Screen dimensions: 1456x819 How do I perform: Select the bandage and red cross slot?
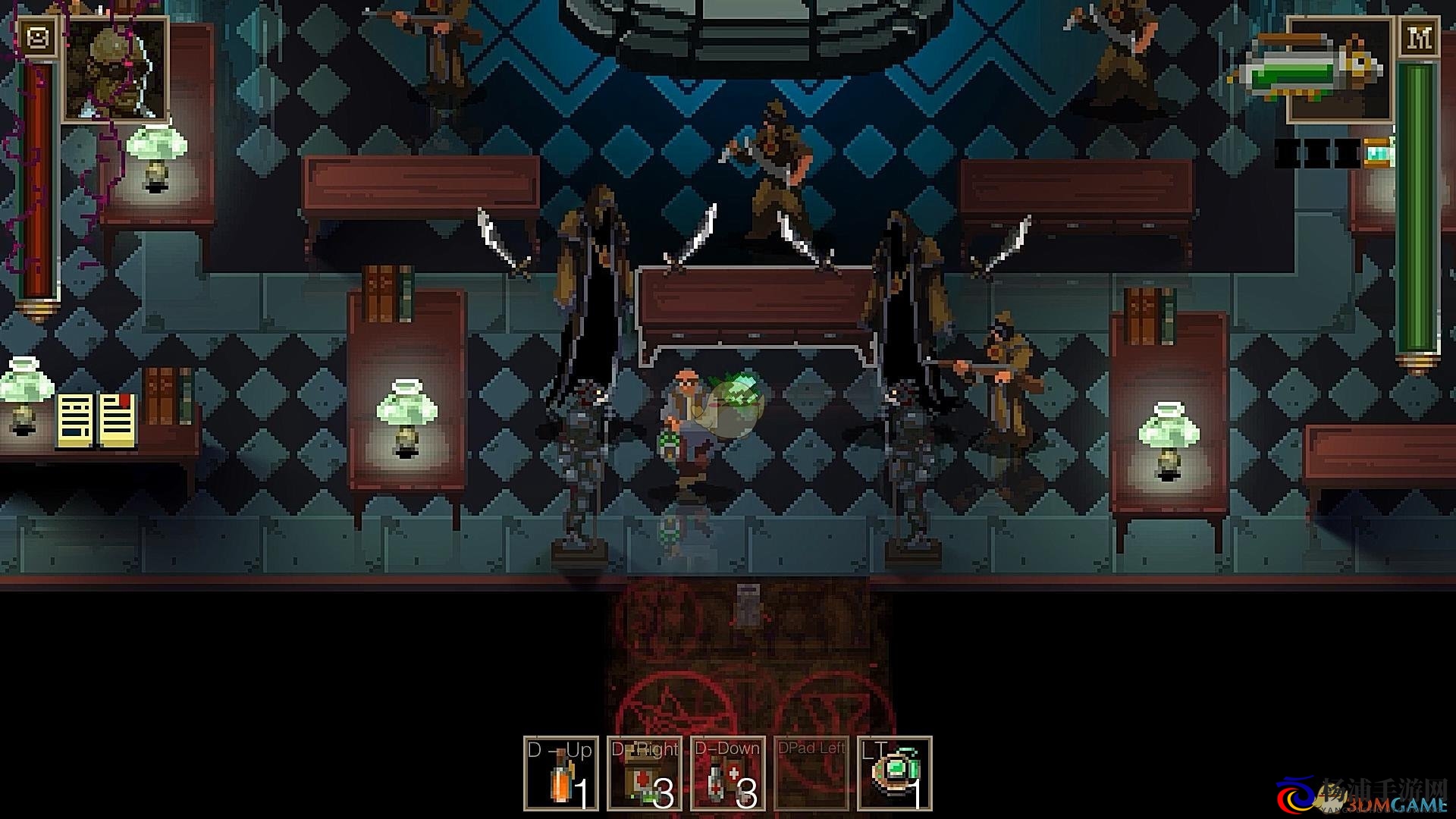728,773
